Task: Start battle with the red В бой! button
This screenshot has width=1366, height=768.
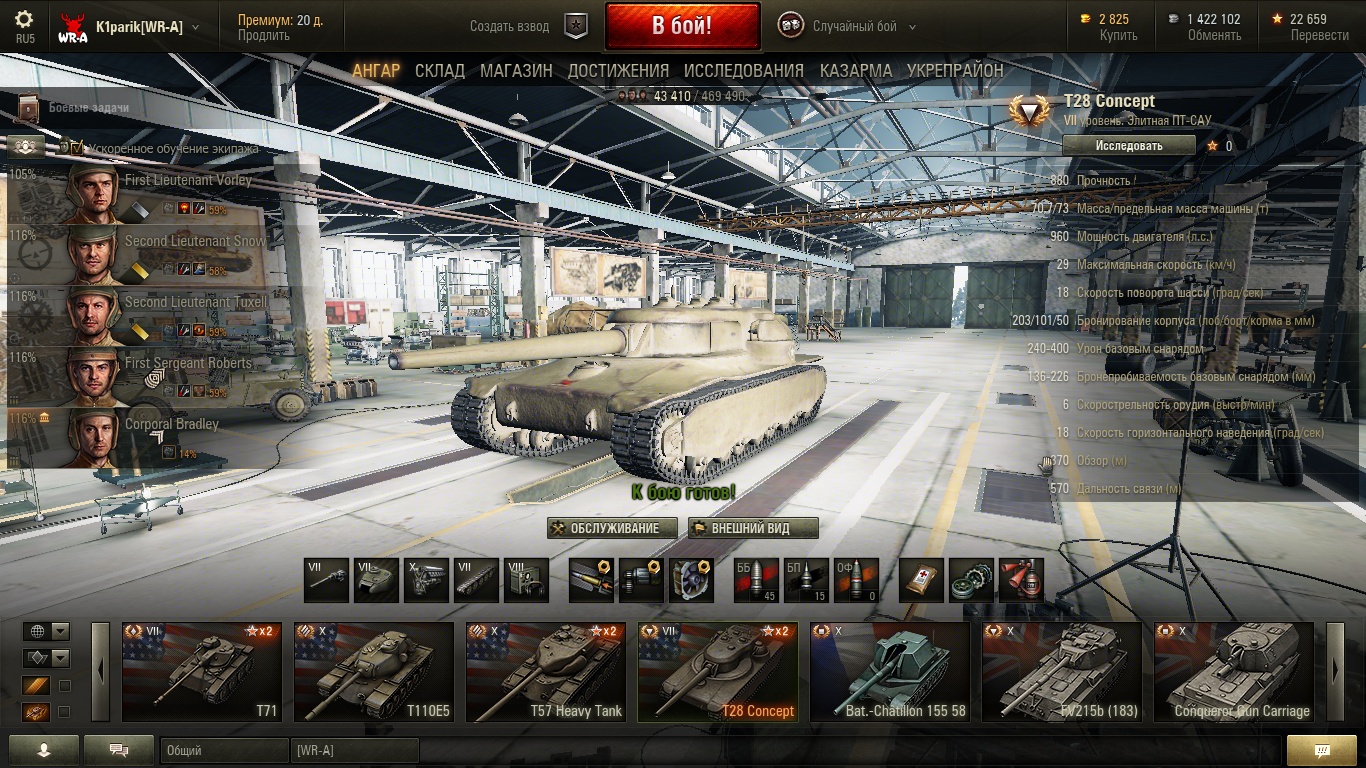Action: click(x=682, y=26)
